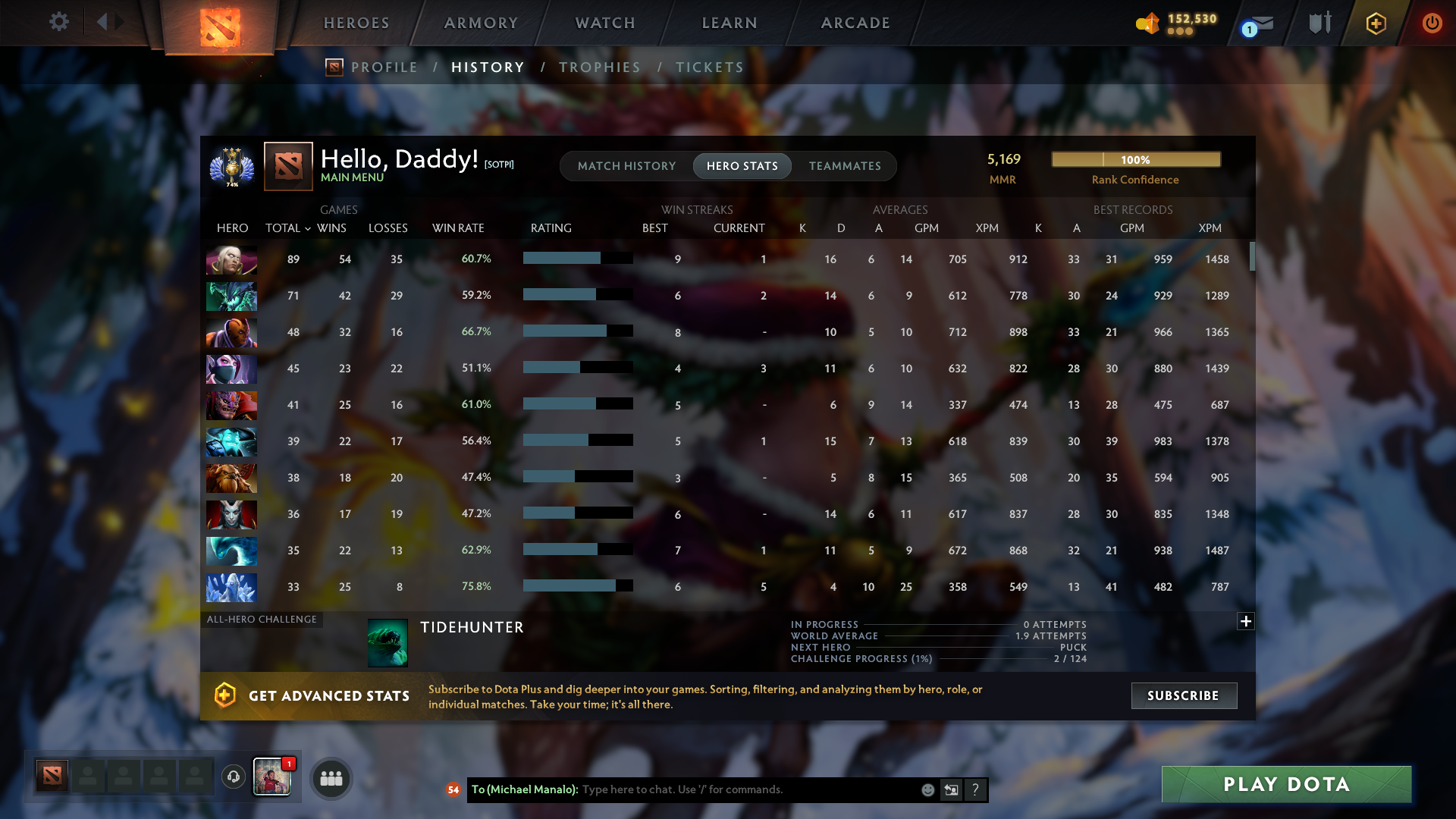The image size is (1456, 819).
Task: Open the group finder grid icon
Action: coord(330,777)
